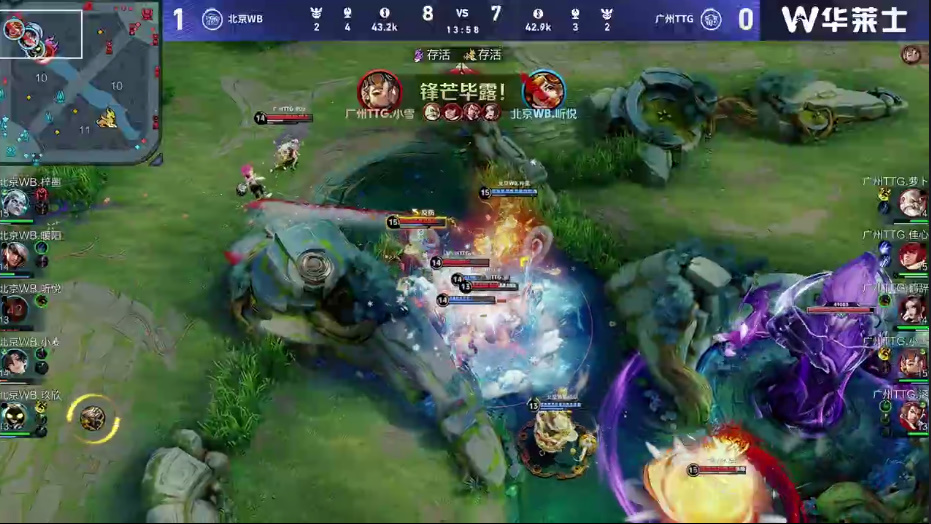Screen dimensions: 931x524
Task: Select the glowing gold ring hero icon
Action: coord(93,416)
